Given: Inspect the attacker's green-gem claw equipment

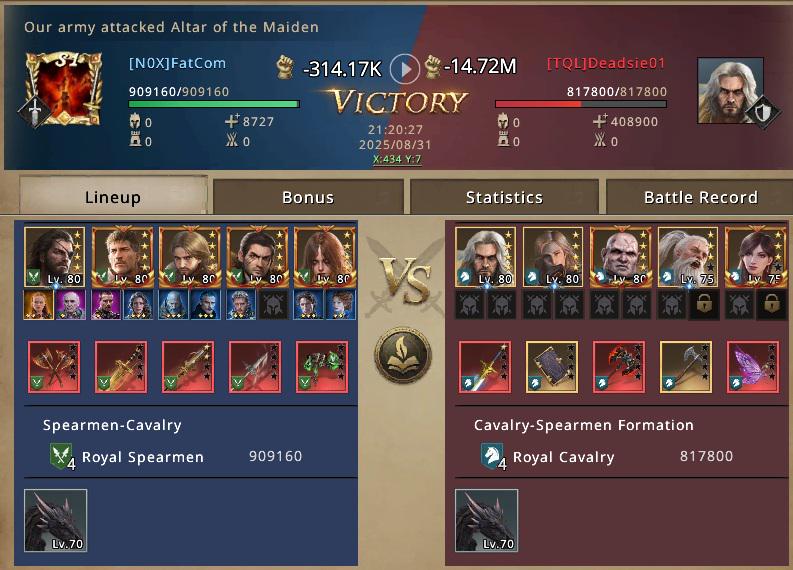Looking at the screenshot, I should tap(322, 366).
